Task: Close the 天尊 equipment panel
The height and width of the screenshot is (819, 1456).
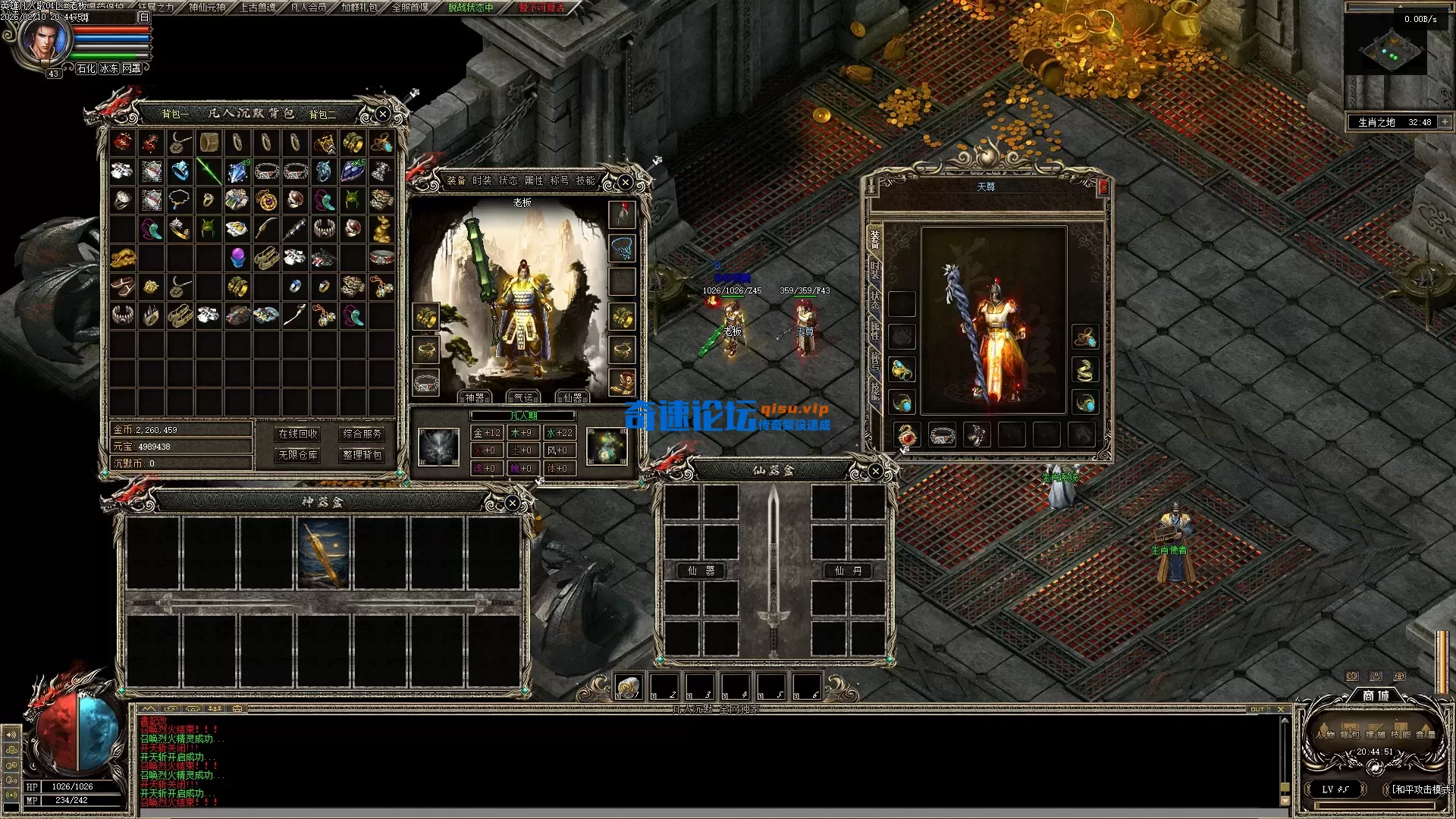Action: point(1103,186)
